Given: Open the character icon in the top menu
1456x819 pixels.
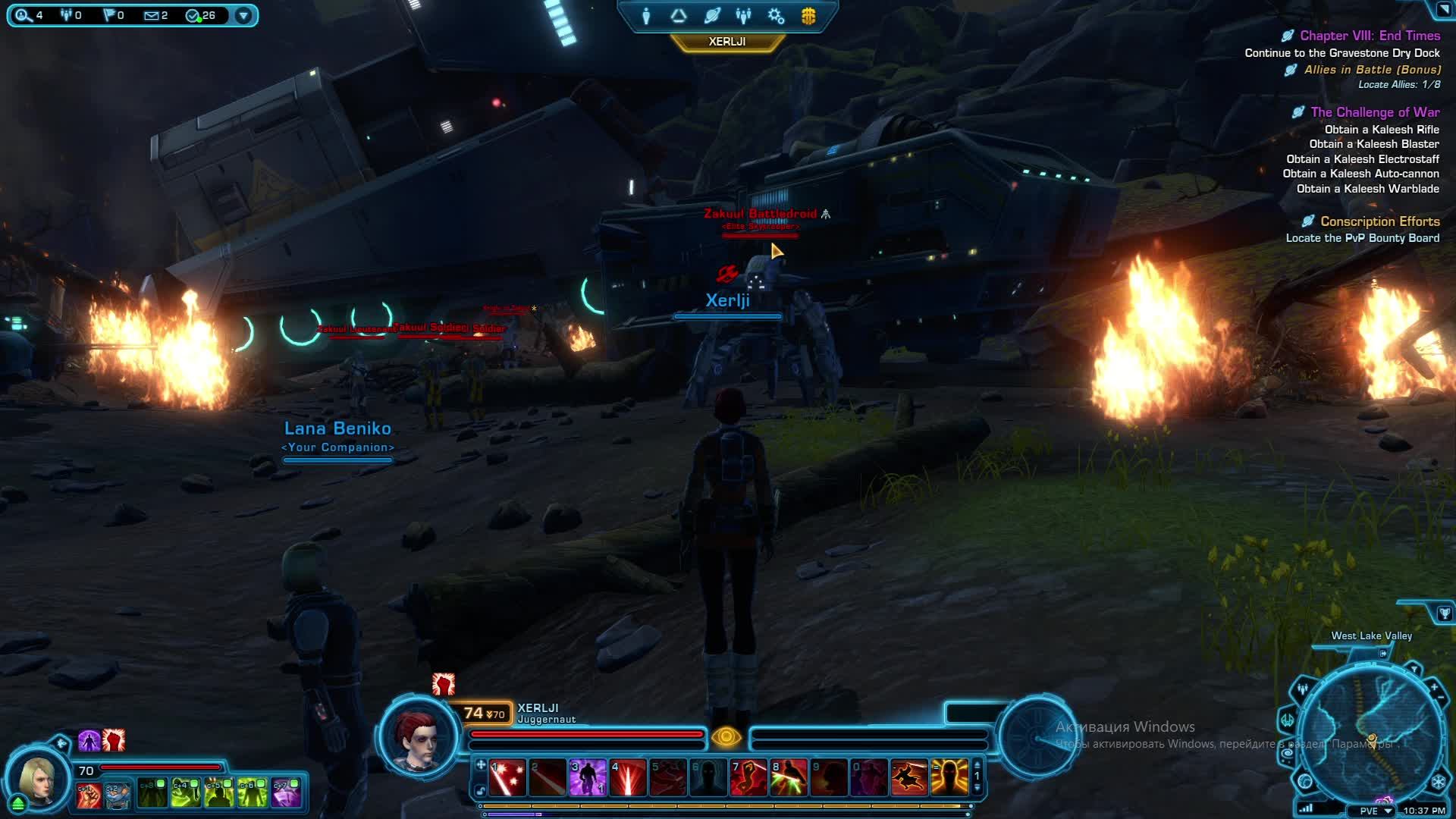Looking at the screenshot, I should click(x=646, y=16).
